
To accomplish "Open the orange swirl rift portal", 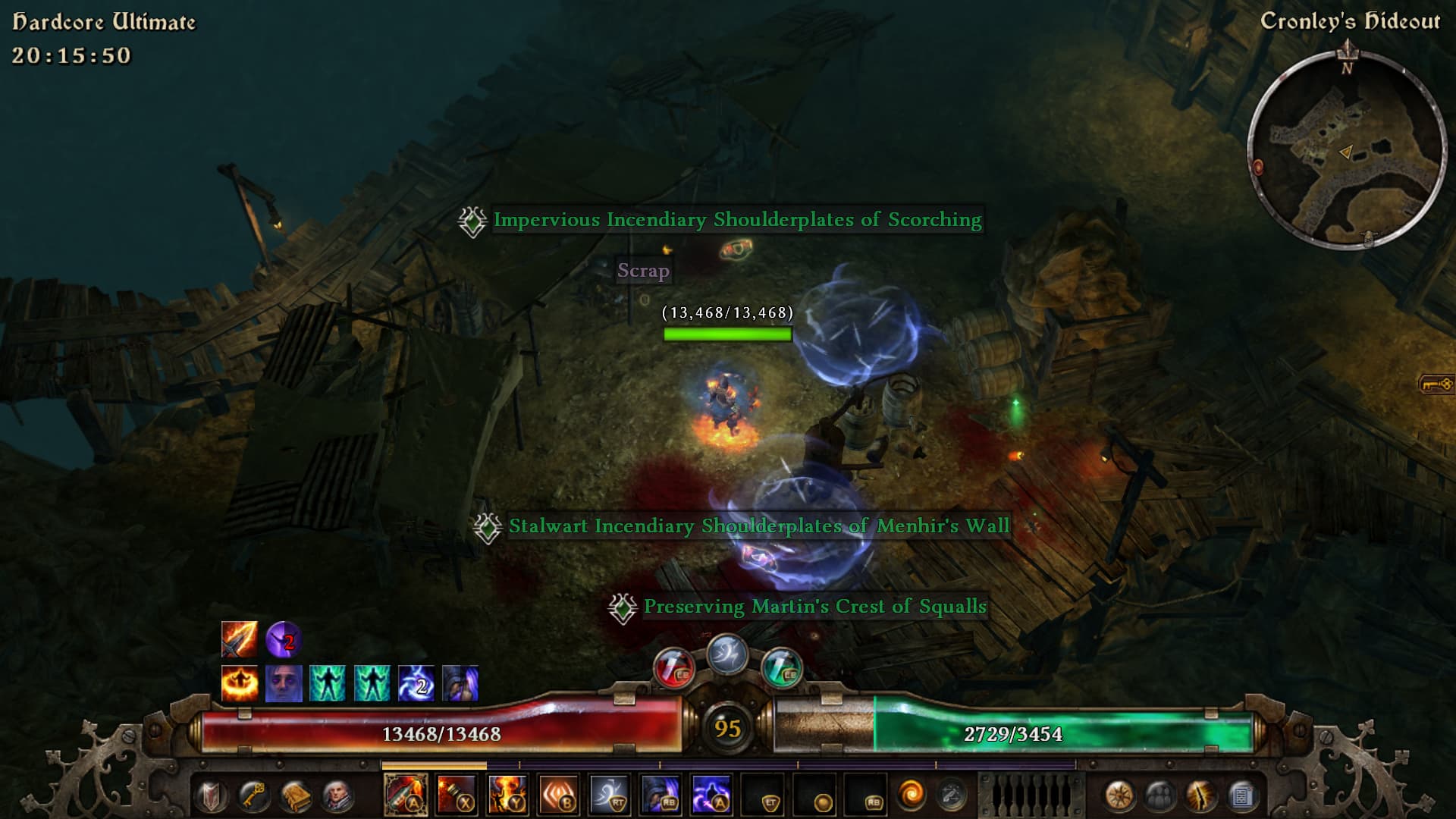I will point(912,795).
